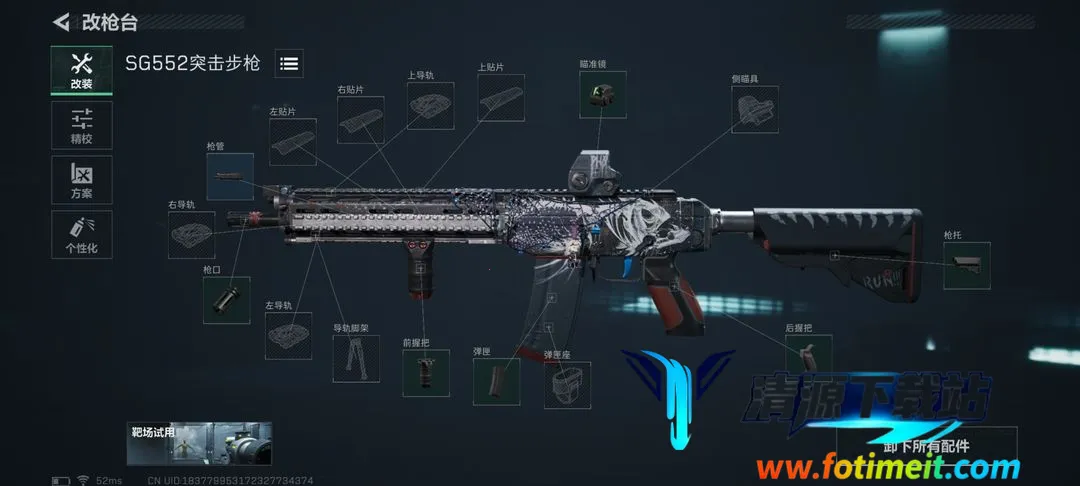Open the 靶场试用 firing range thumbnail

tap(200, 444)
